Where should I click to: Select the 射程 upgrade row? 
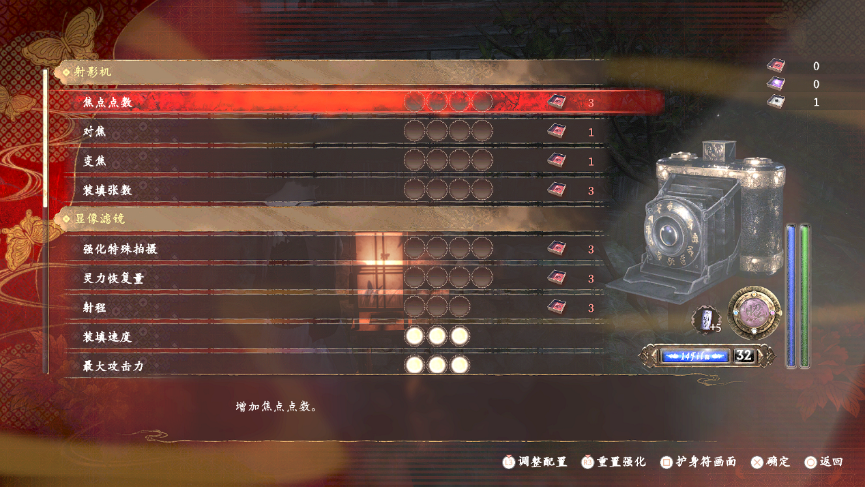(94, 307)
